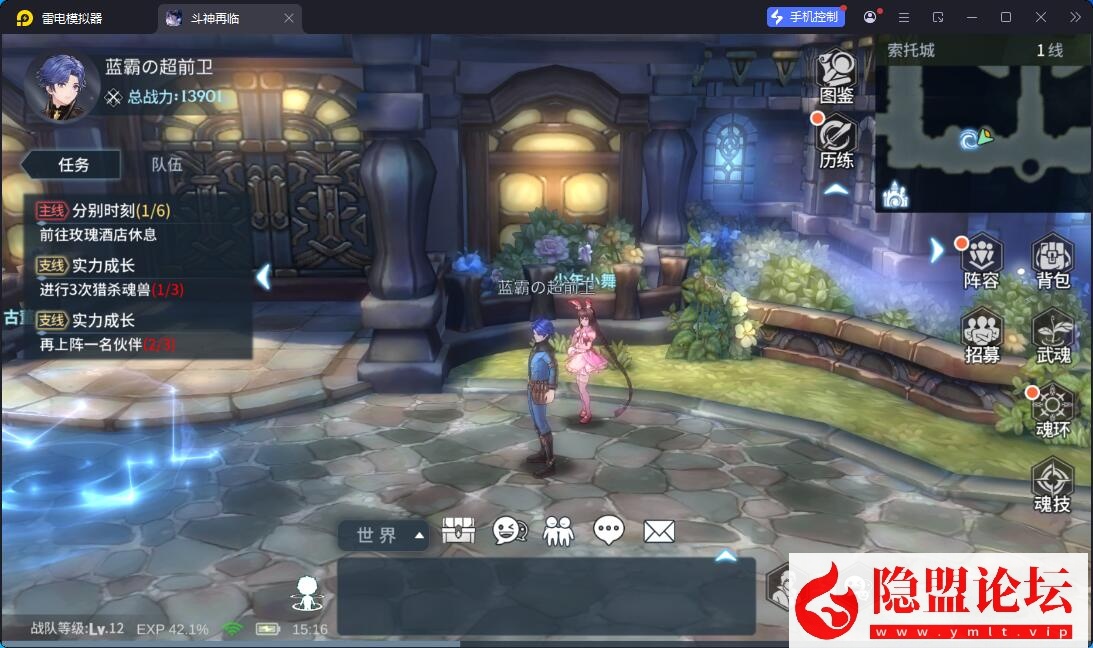Switch to the 队伍 team tab
Image resolution: width=1093 pixels, height=648 pixels.
[167, 165]
